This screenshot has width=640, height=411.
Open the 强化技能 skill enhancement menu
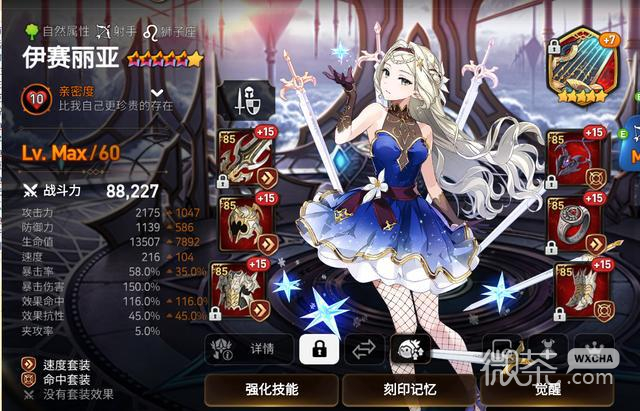[270, 388]
